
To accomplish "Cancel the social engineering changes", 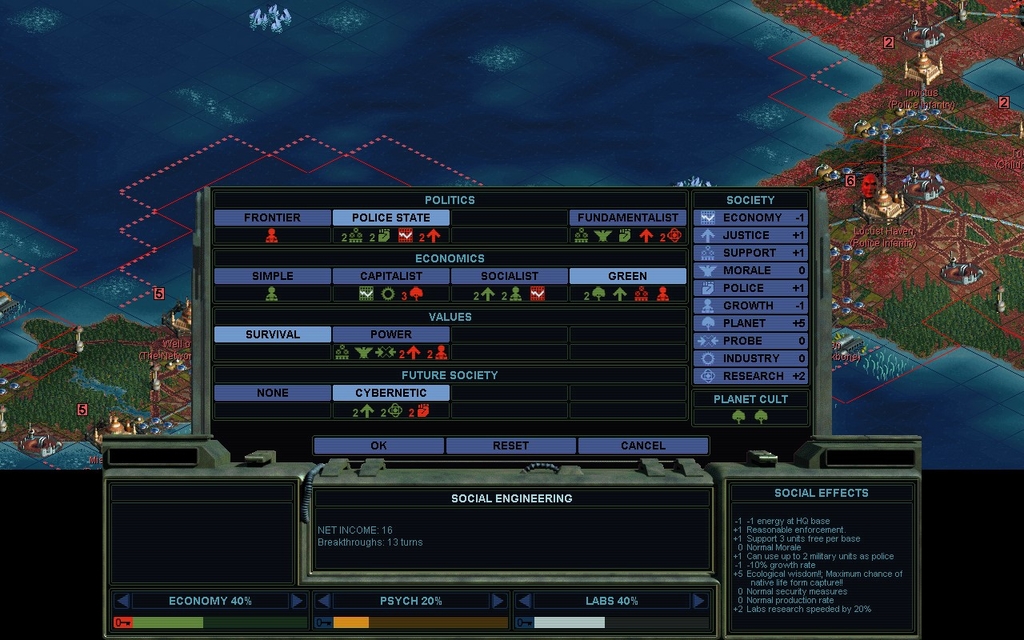I will (x=643, y=446).
